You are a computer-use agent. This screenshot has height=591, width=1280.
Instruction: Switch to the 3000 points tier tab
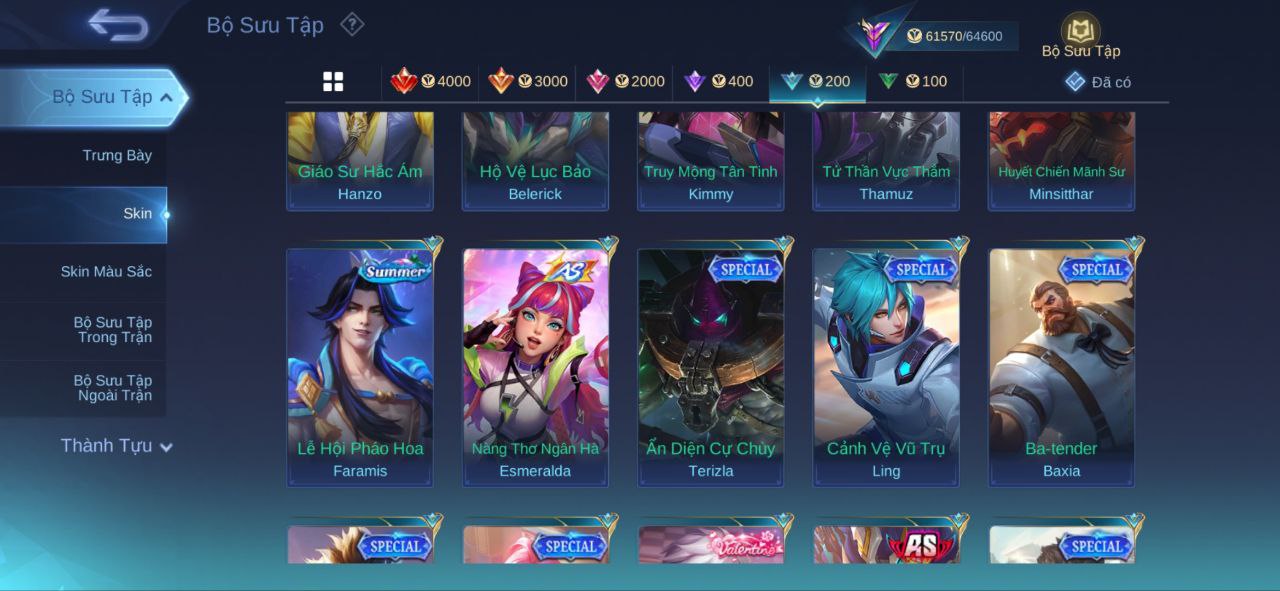[528, 82]
